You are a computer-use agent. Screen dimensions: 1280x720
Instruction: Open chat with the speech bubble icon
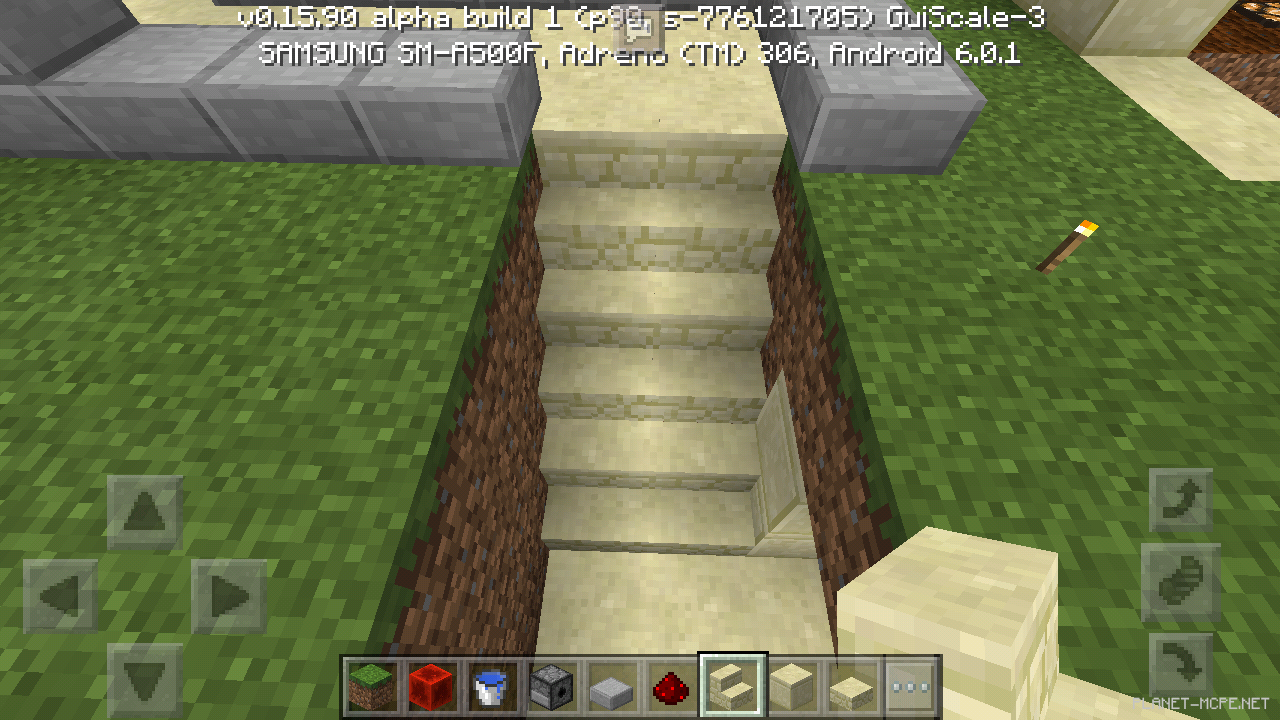point(640,28)
